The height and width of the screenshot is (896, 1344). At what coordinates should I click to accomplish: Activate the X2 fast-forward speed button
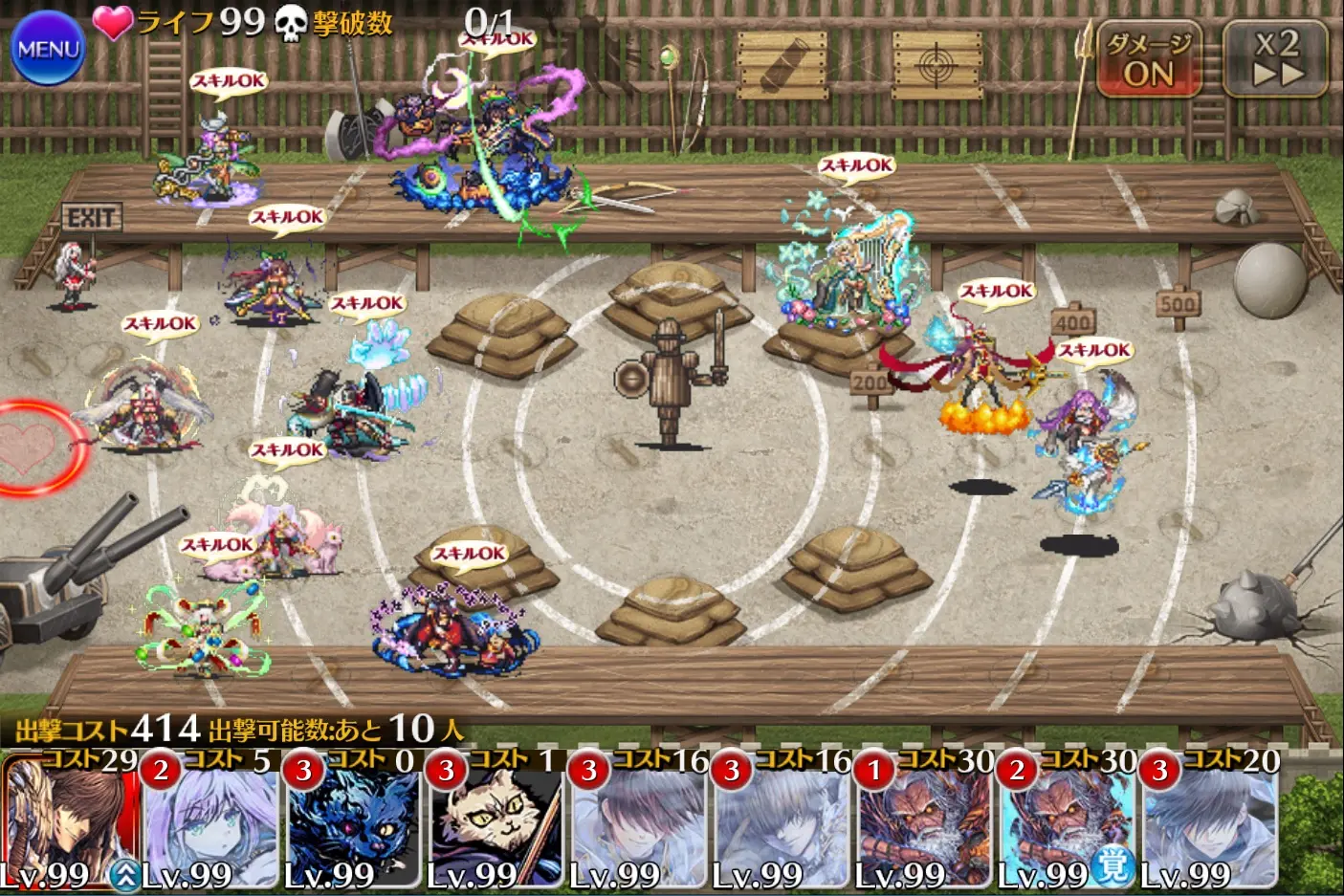click(x=1276, y=59)
